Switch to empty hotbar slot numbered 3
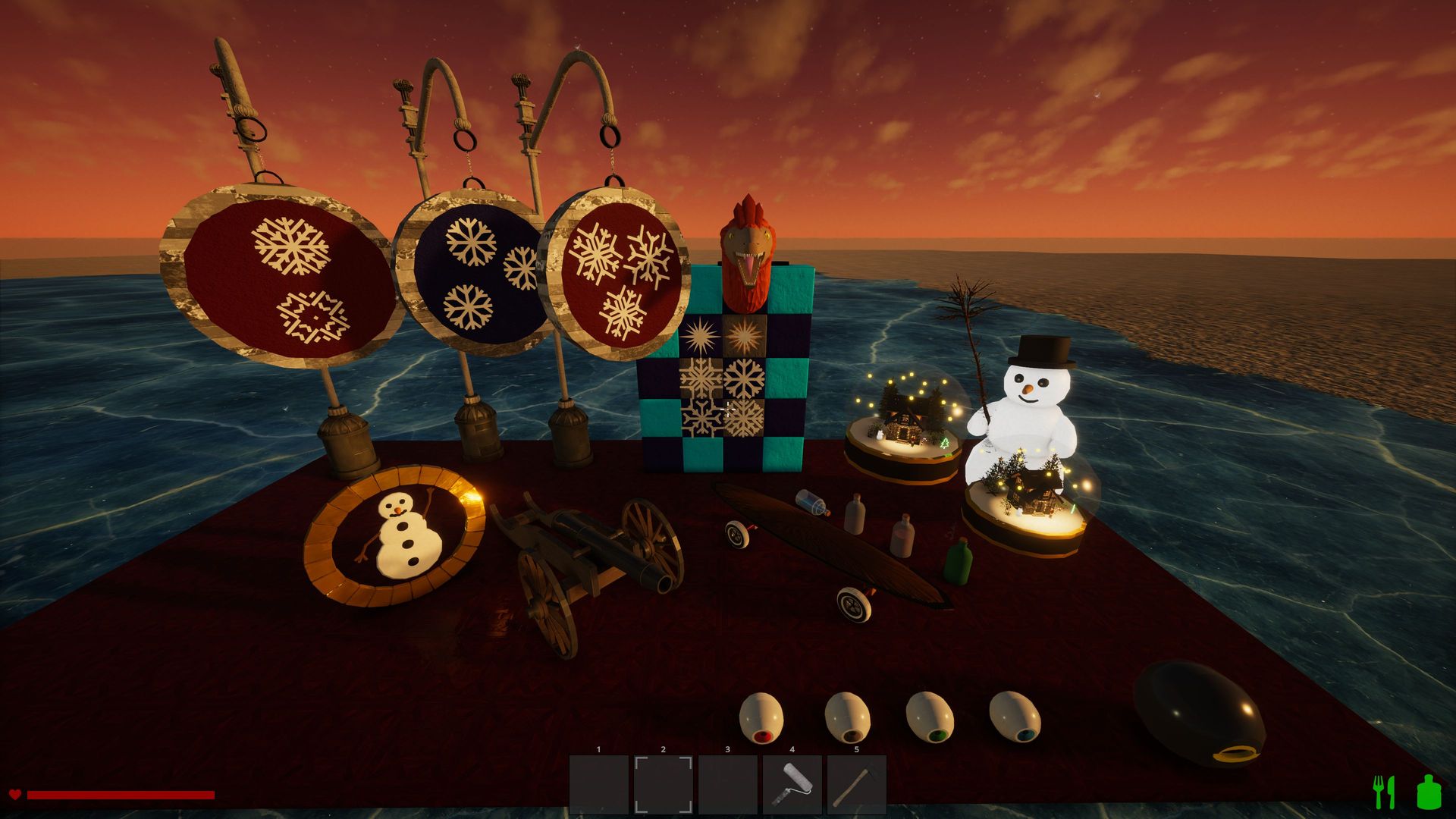1456x819 pixels. coord(728,784)
